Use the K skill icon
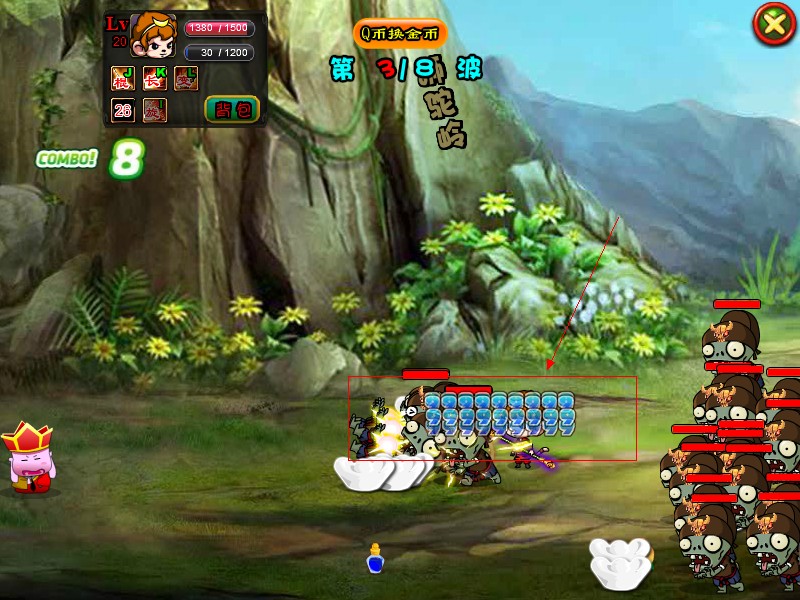Image resolution: width=800 pixels, height=600 pixels. (x=155, y=77)
